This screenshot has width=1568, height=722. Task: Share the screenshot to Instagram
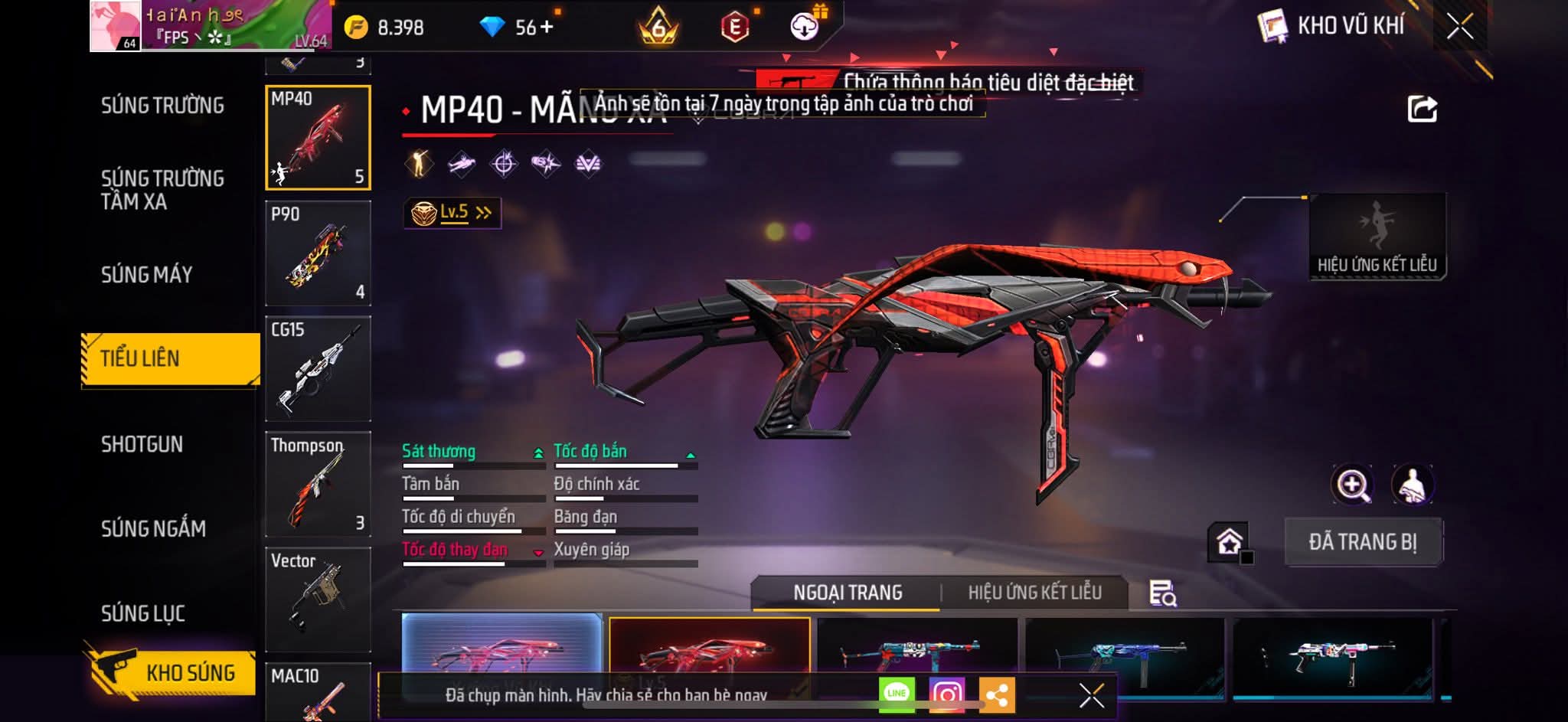click(947, 694)
